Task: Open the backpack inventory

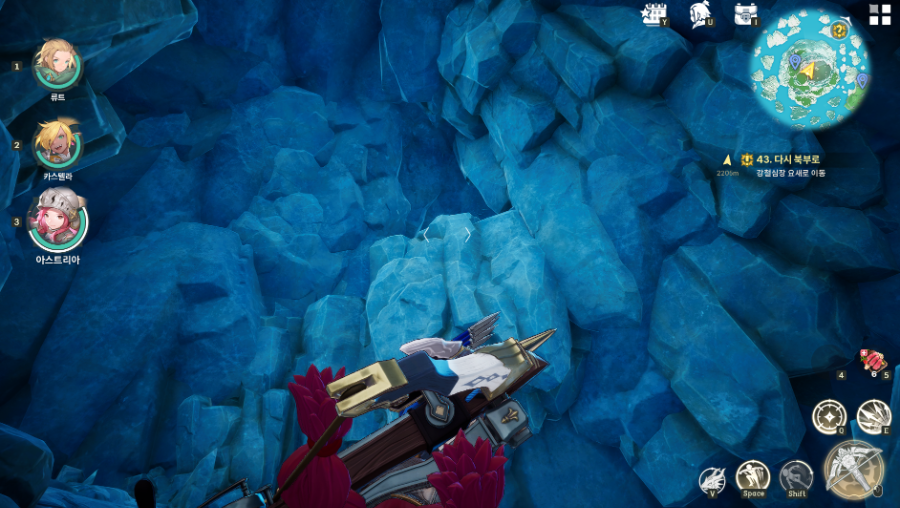Action: (x=745, y=14)
